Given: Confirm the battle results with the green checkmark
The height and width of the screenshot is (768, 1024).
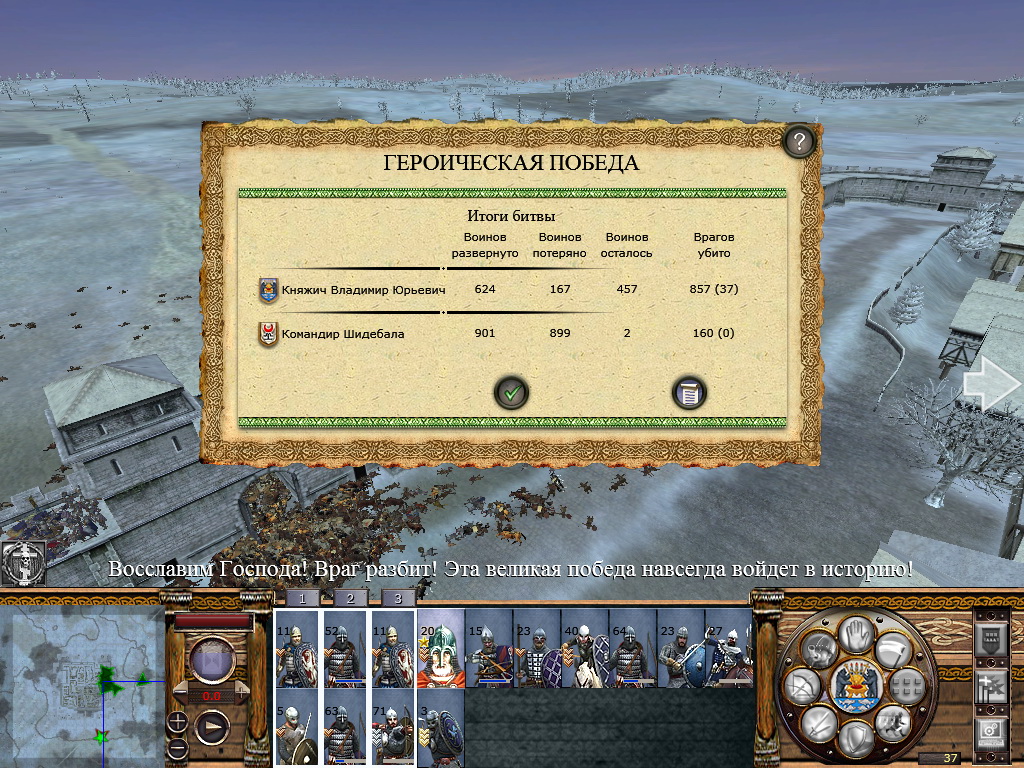Looking at the screenshot, I should pyautogui.click(x=511, y=393).
